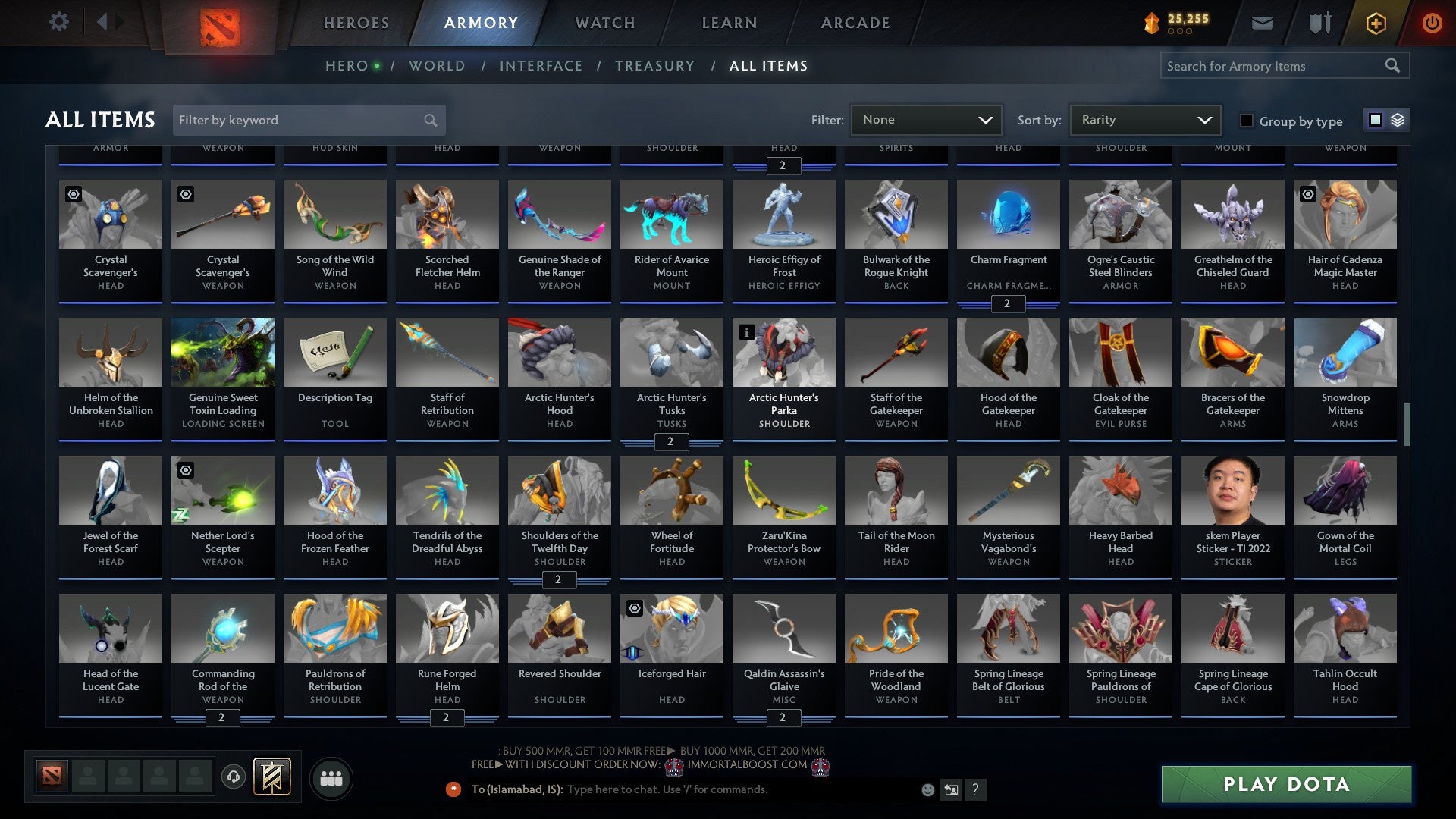
Task: Open the mail notifications icon
Action: [x=1262, y=22]
